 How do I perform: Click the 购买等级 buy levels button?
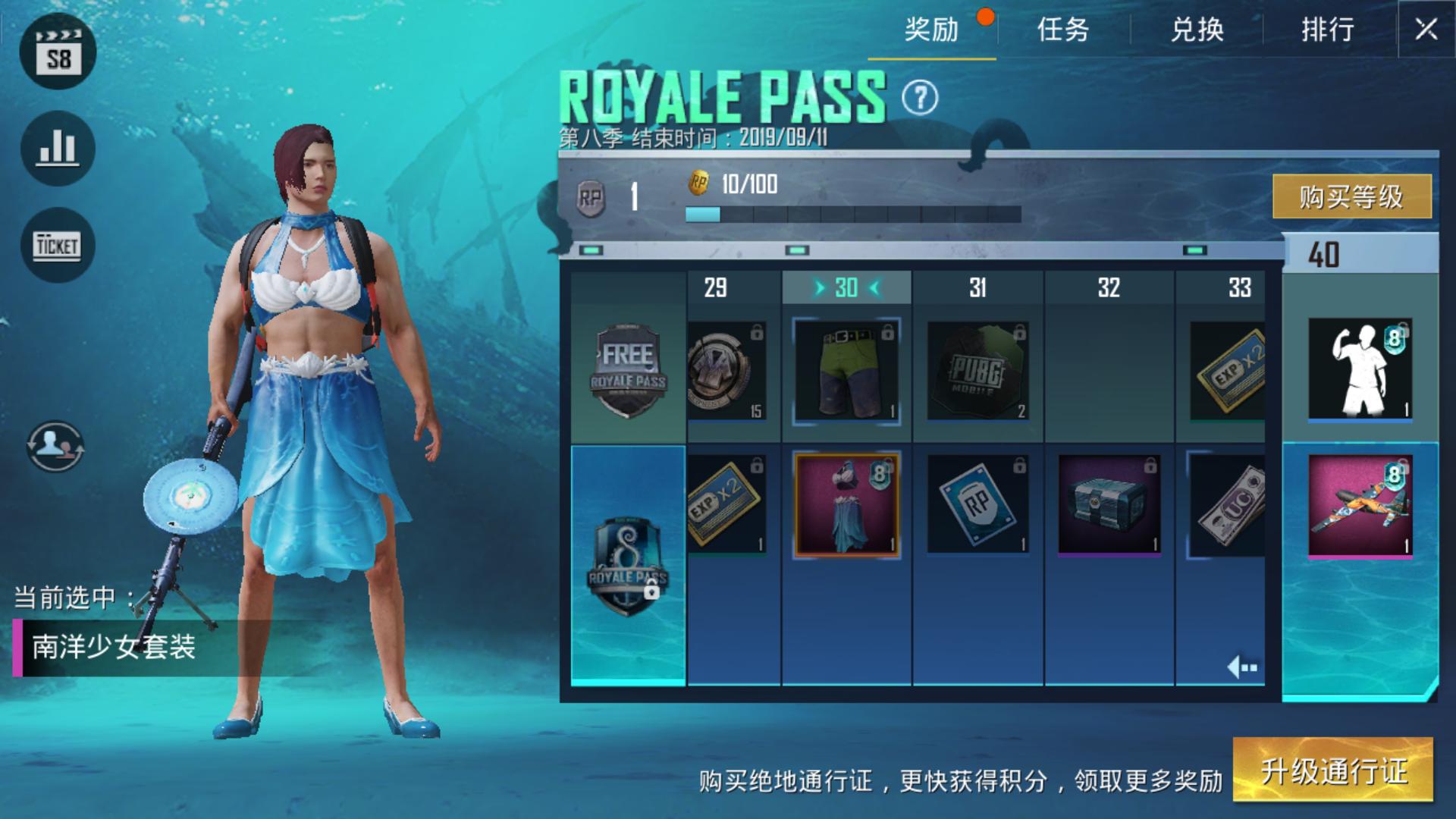pos(1351,196)
